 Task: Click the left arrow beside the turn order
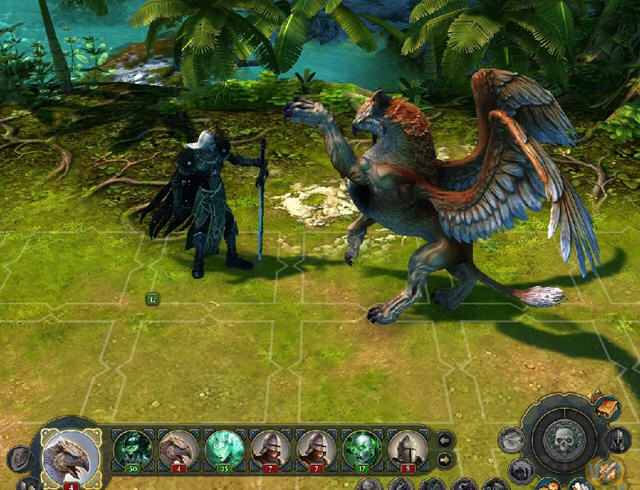pyautogui.click(x=446, y=439)
